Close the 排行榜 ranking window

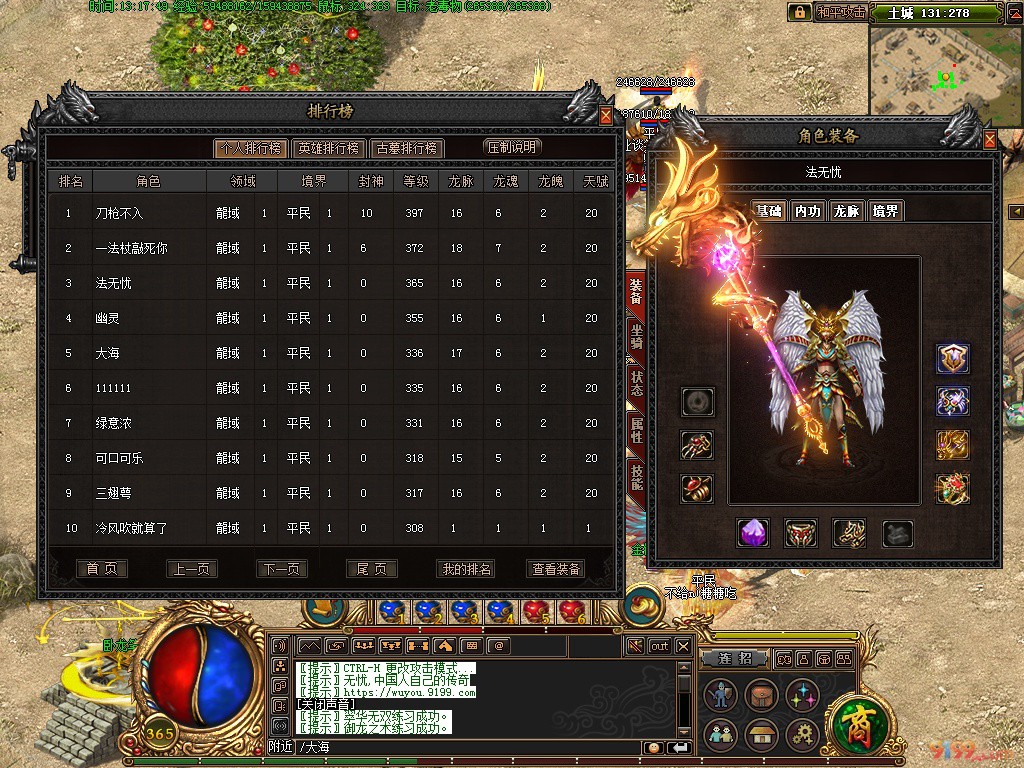click(x=606, y=116)
